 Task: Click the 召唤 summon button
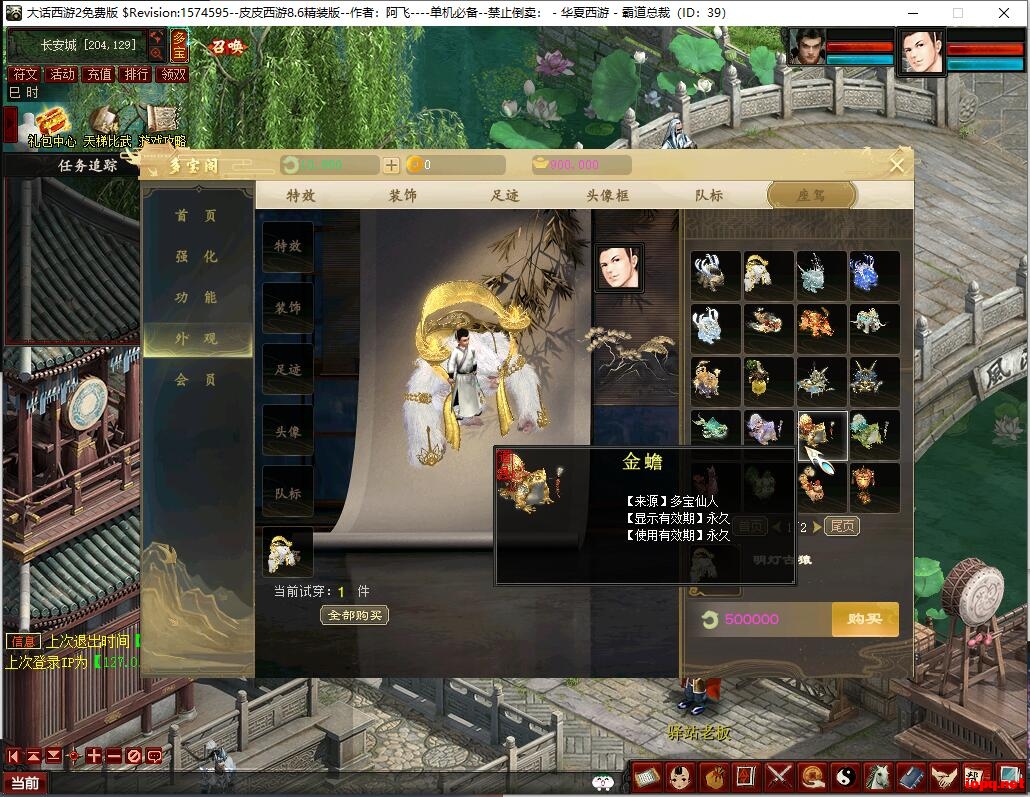point(226,47)
